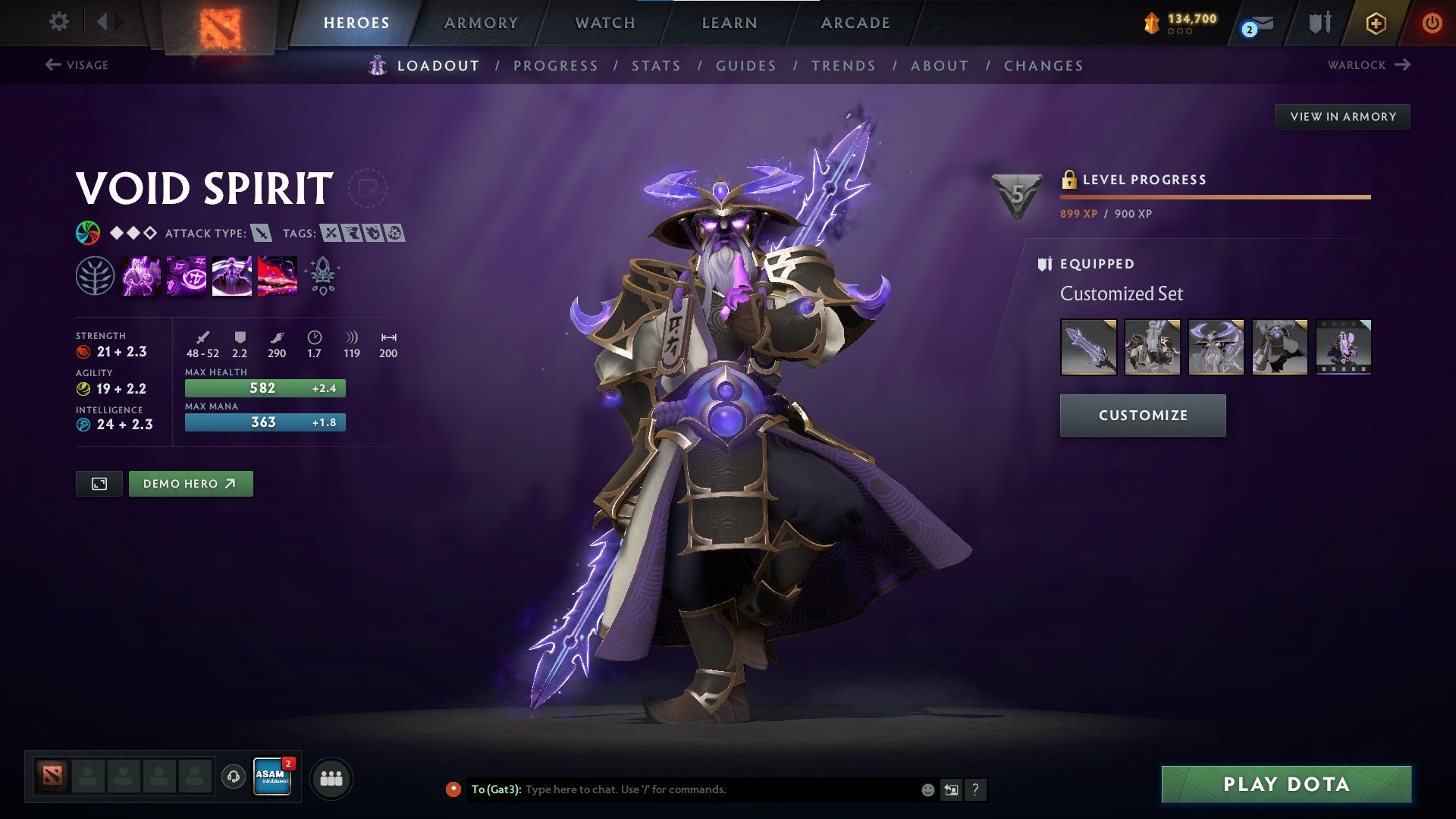Image resolution: width=1456 pixels, height=819 pixels.
Task: Click the Dota Plus hexagon icon
Action: [x=1376, y=23]
